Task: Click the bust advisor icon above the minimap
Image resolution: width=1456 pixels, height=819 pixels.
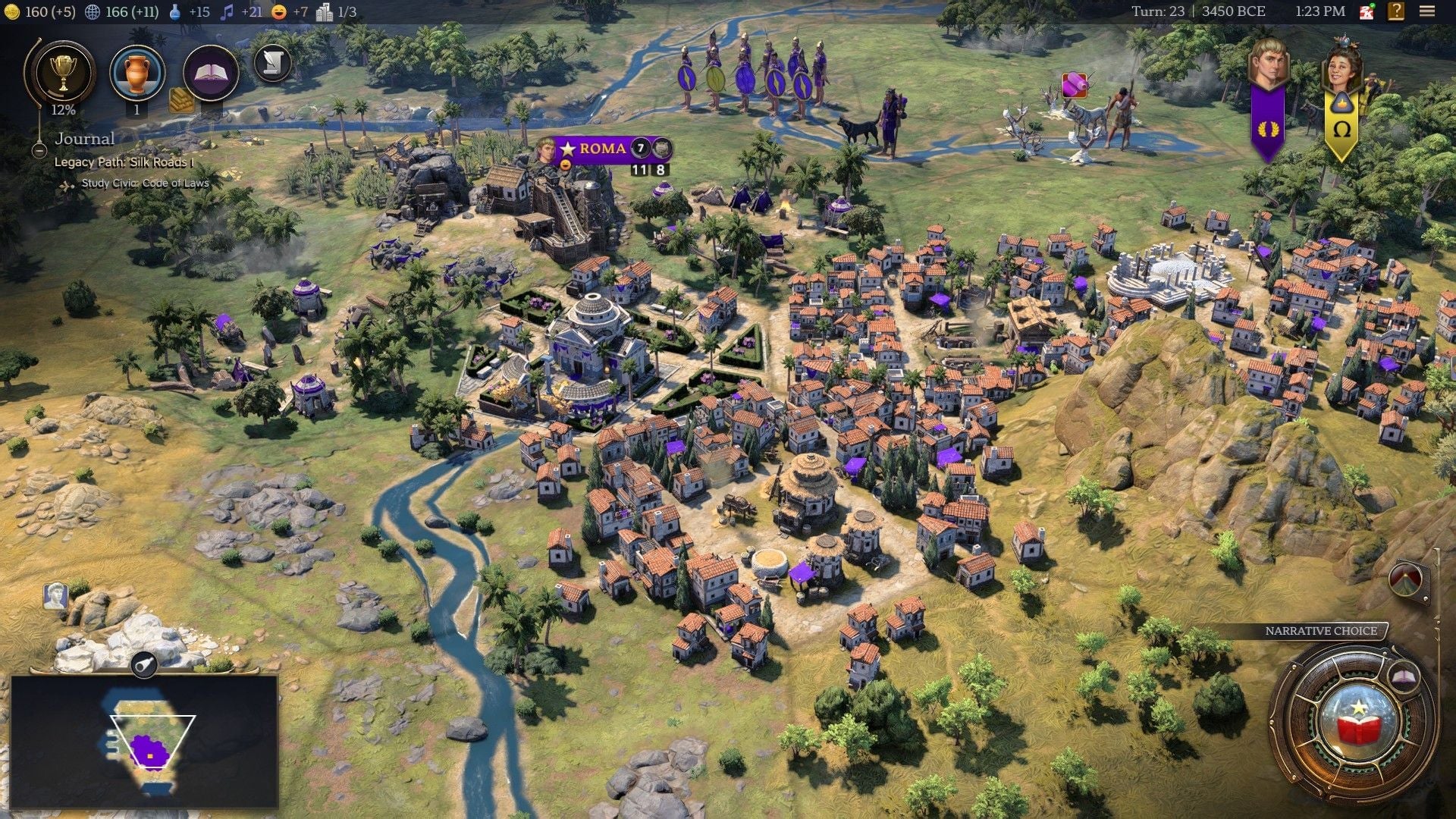Action: pos(55,597)
